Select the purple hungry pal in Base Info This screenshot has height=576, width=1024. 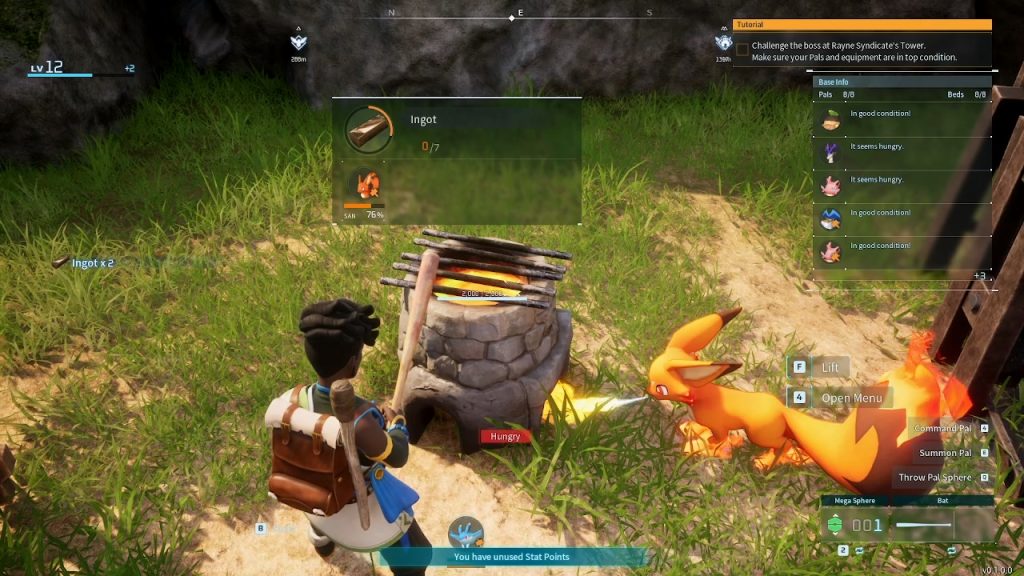pos(830,153)
